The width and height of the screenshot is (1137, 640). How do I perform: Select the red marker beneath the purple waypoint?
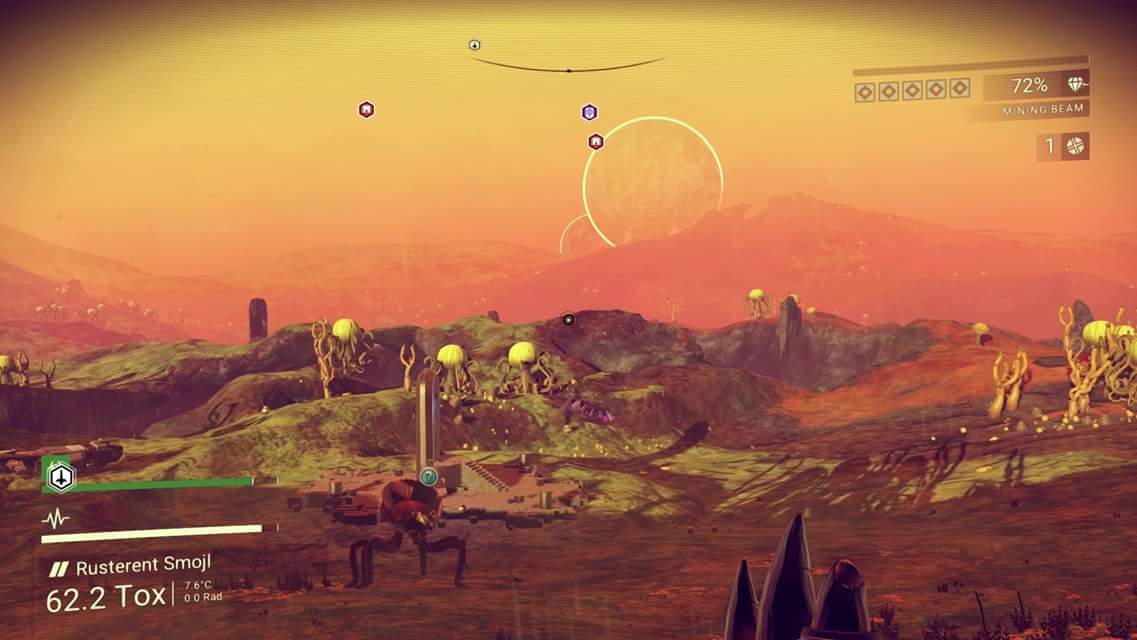tap(596, 142)
